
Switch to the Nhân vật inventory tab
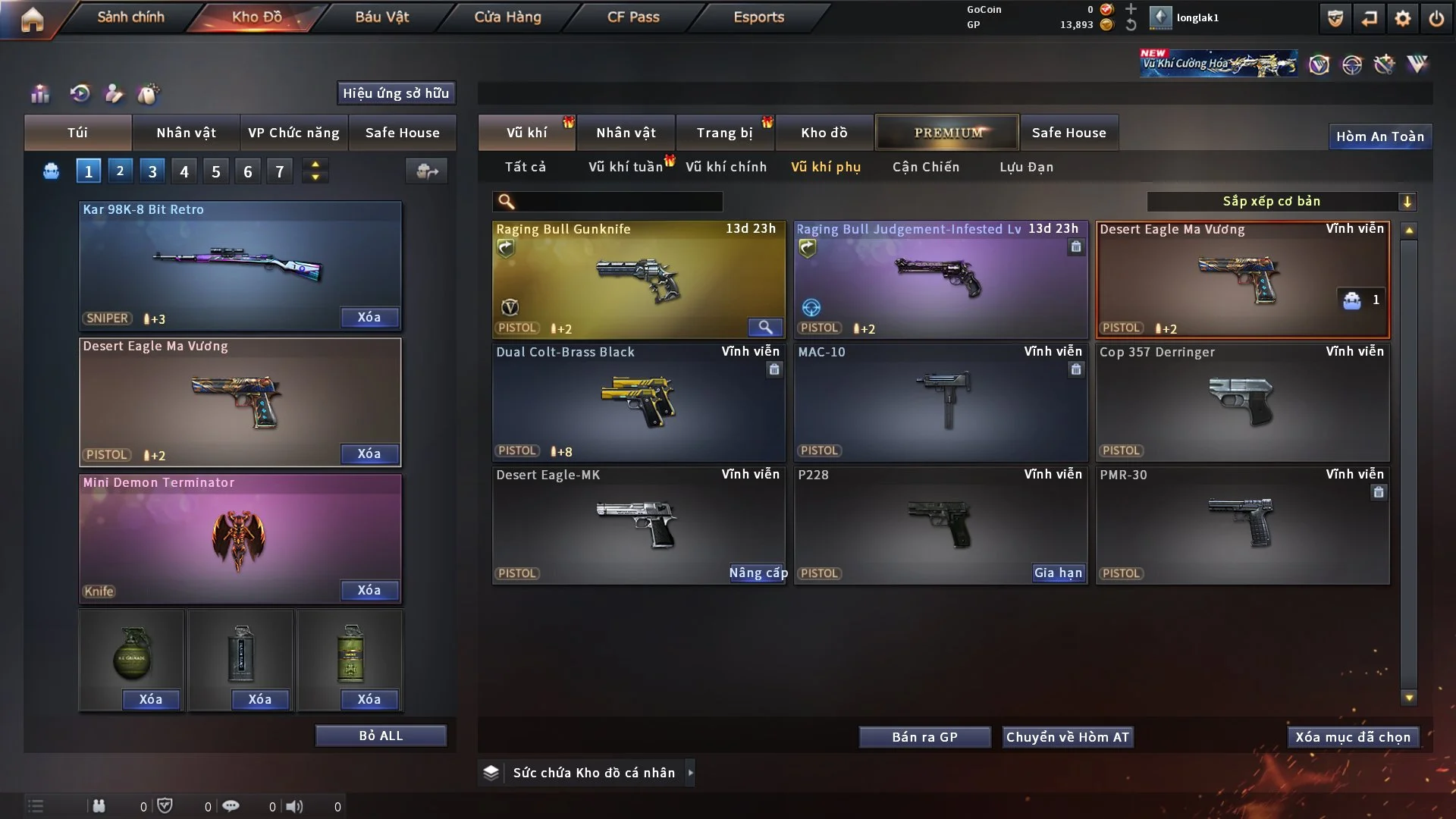click(x=626, y=133)
